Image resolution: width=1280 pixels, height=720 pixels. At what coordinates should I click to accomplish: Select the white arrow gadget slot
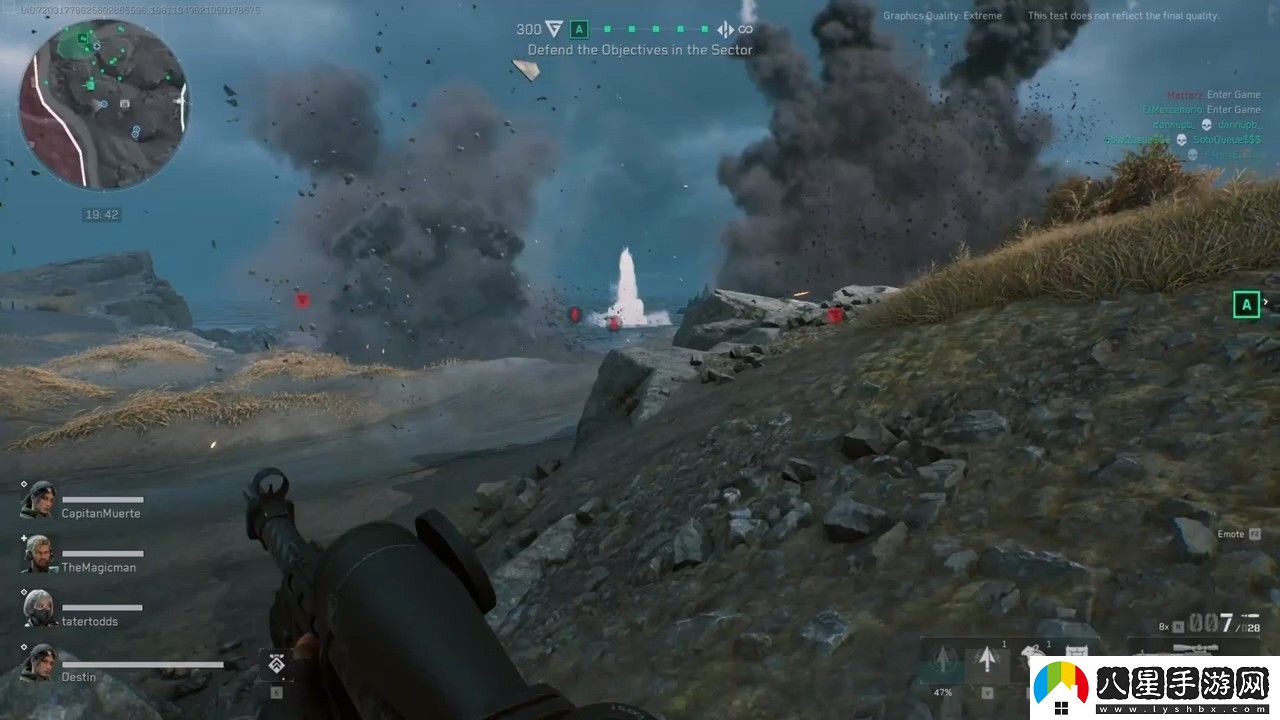click(987, 660)
